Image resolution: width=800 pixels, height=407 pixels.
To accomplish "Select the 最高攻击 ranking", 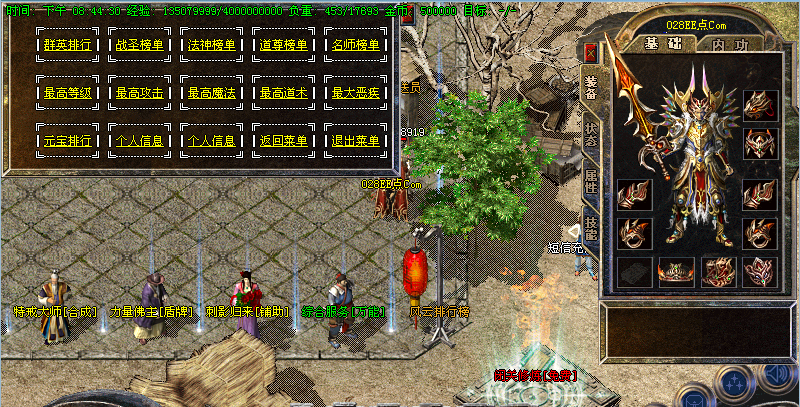I will pos(140,93).
